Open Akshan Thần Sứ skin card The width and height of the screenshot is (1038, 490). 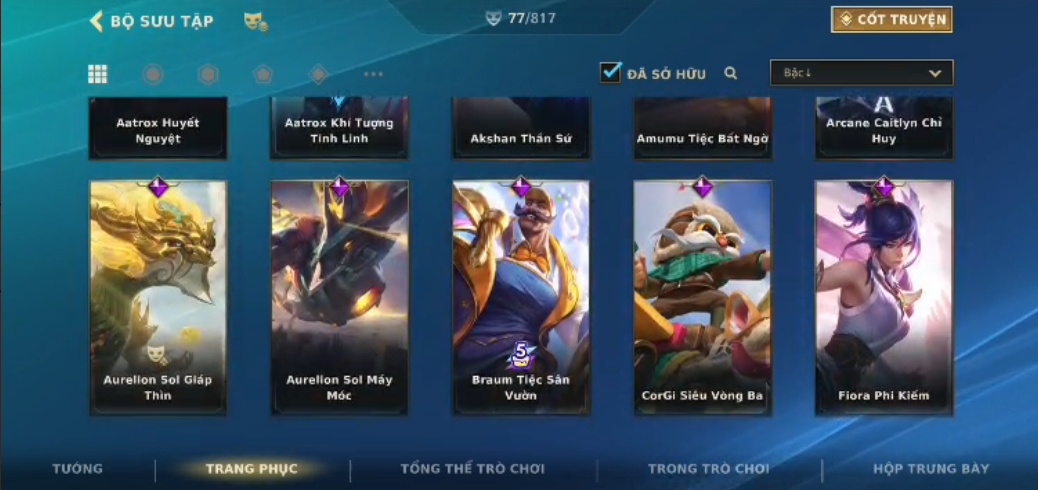tap(520, 129)
